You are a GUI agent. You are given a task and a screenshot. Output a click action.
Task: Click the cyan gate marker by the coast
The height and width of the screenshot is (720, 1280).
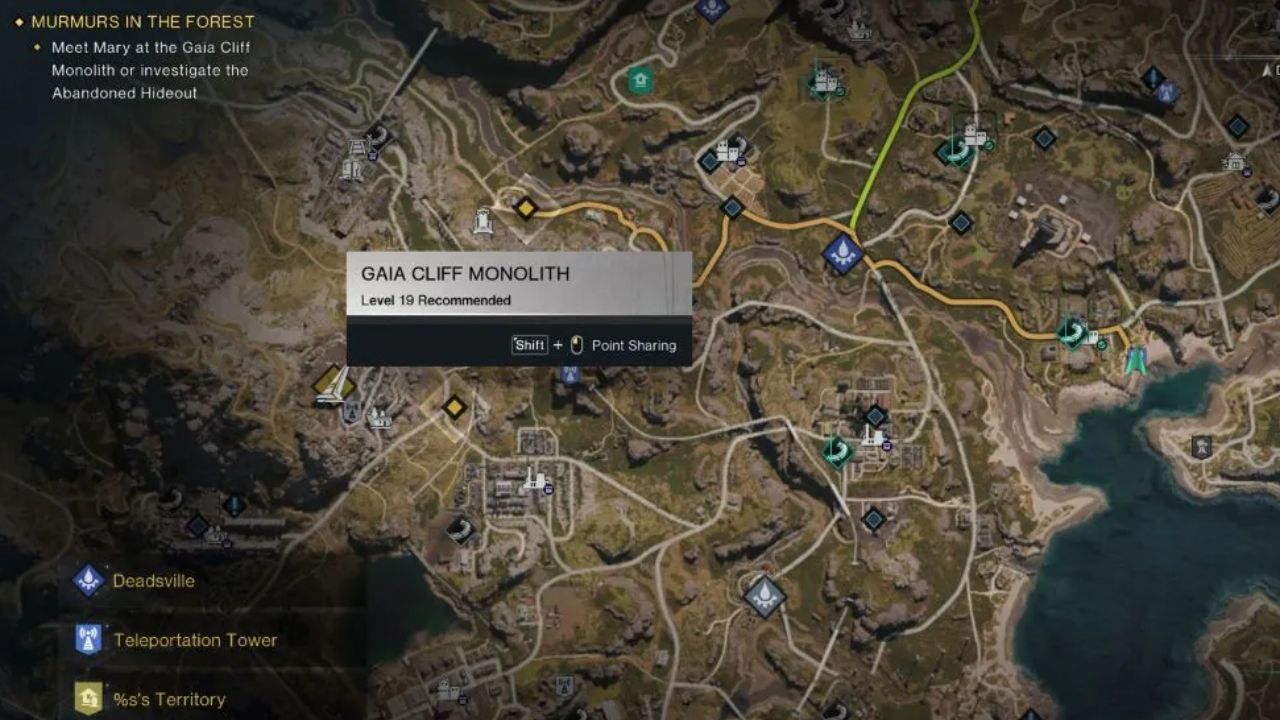pyautogui.click(x=1135, y=361)
